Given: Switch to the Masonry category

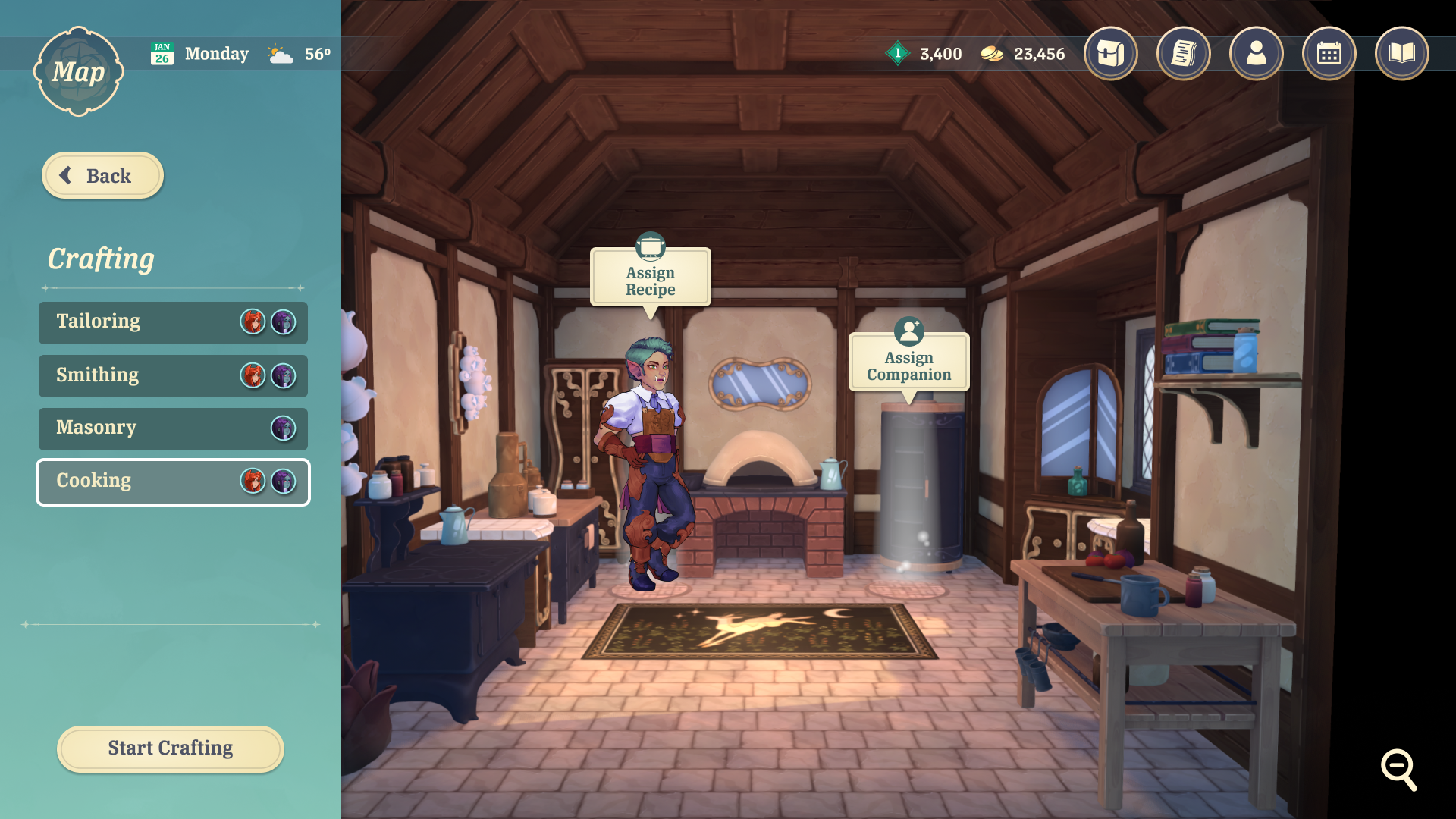Looking at the screenshot, I should click(x=173, y=428).
